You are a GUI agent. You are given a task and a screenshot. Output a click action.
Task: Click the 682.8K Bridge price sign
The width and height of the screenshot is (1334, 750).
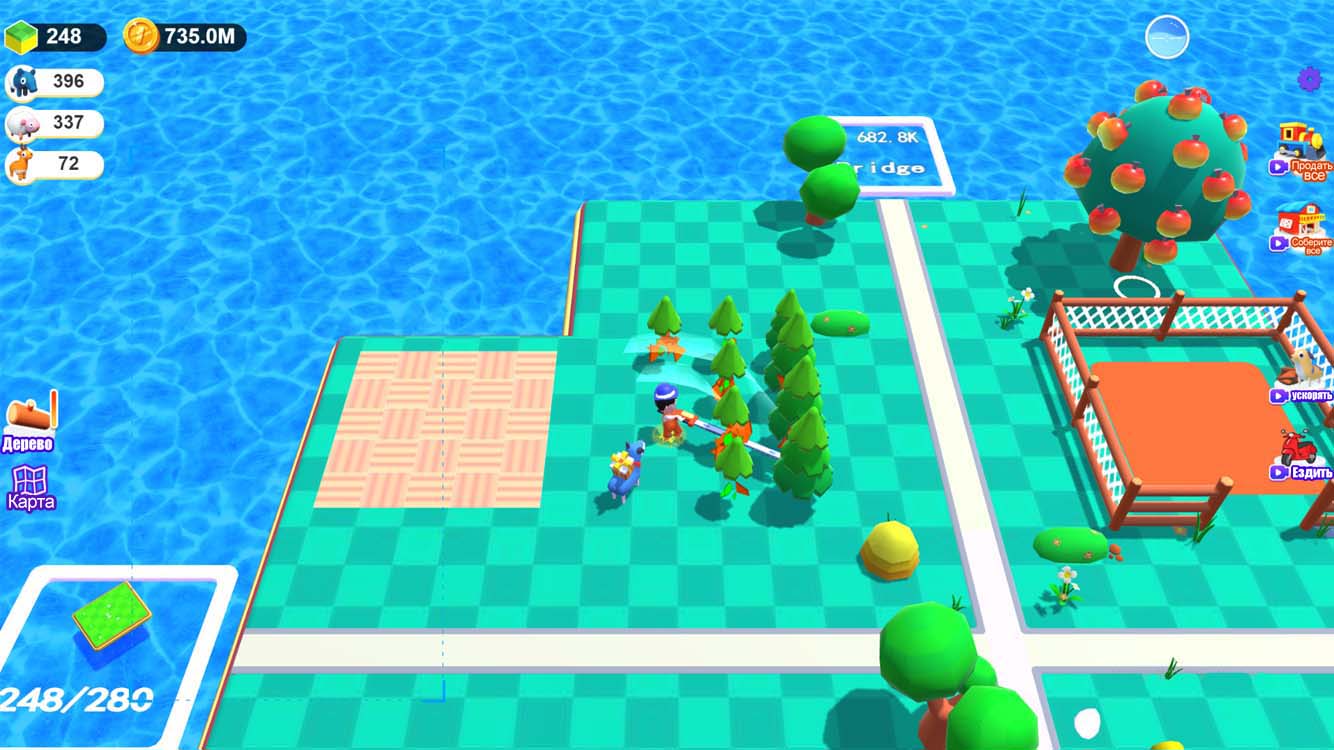click(890, 150)
